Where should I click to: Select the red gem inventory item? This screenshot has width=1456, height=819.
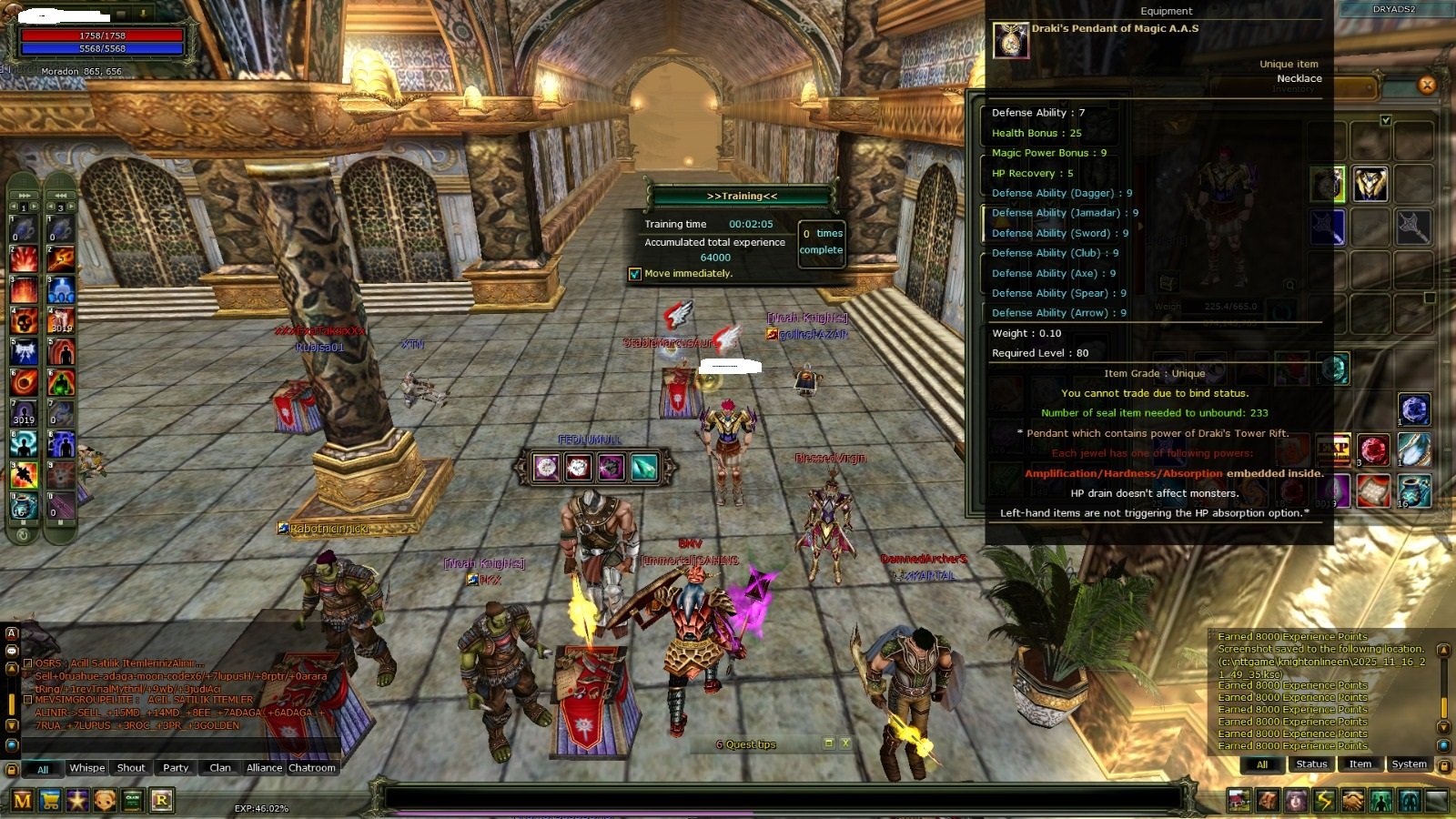point(1373,450)
